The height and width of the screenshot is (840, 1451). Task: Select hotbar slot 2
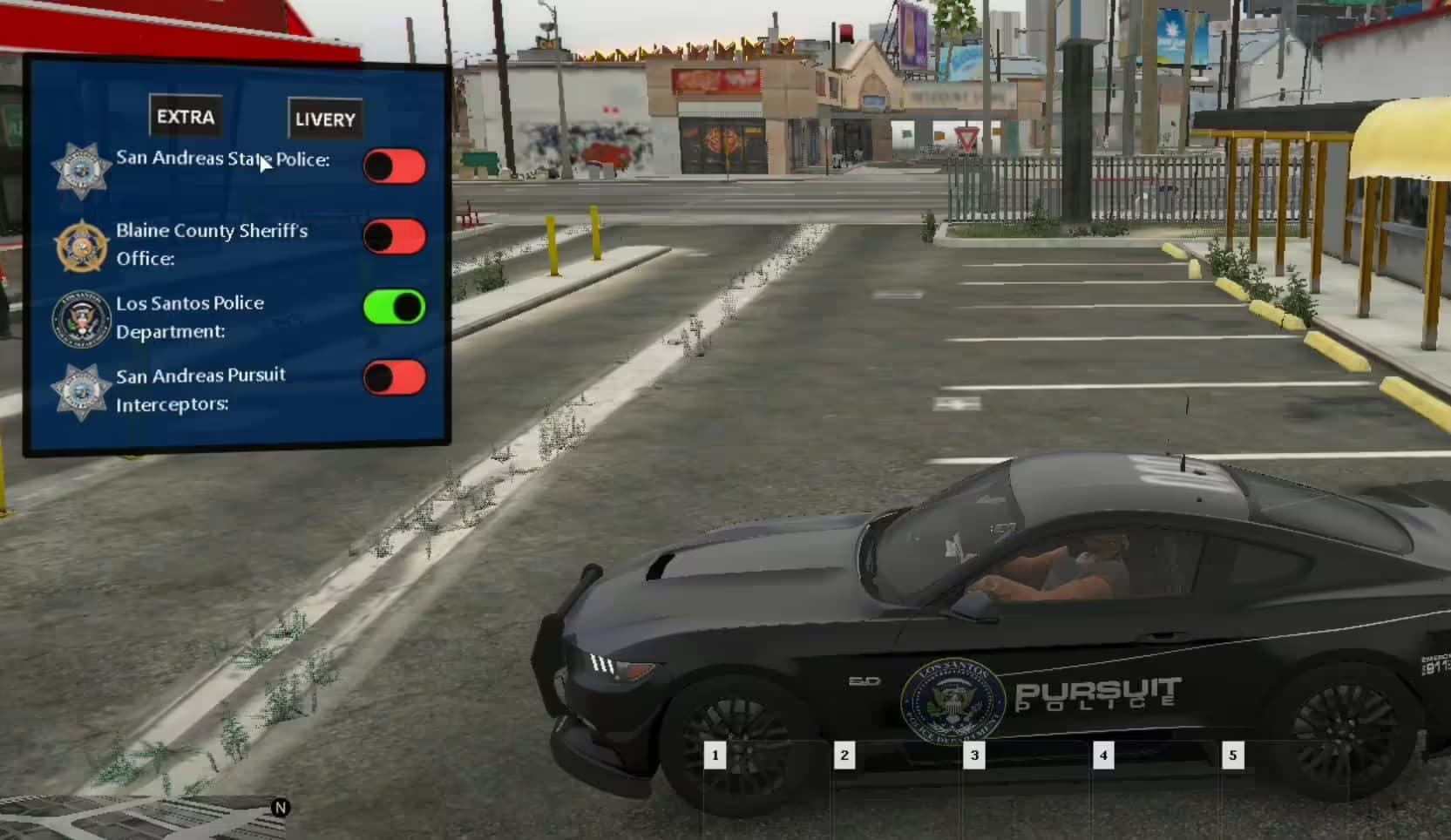point(844,755)
